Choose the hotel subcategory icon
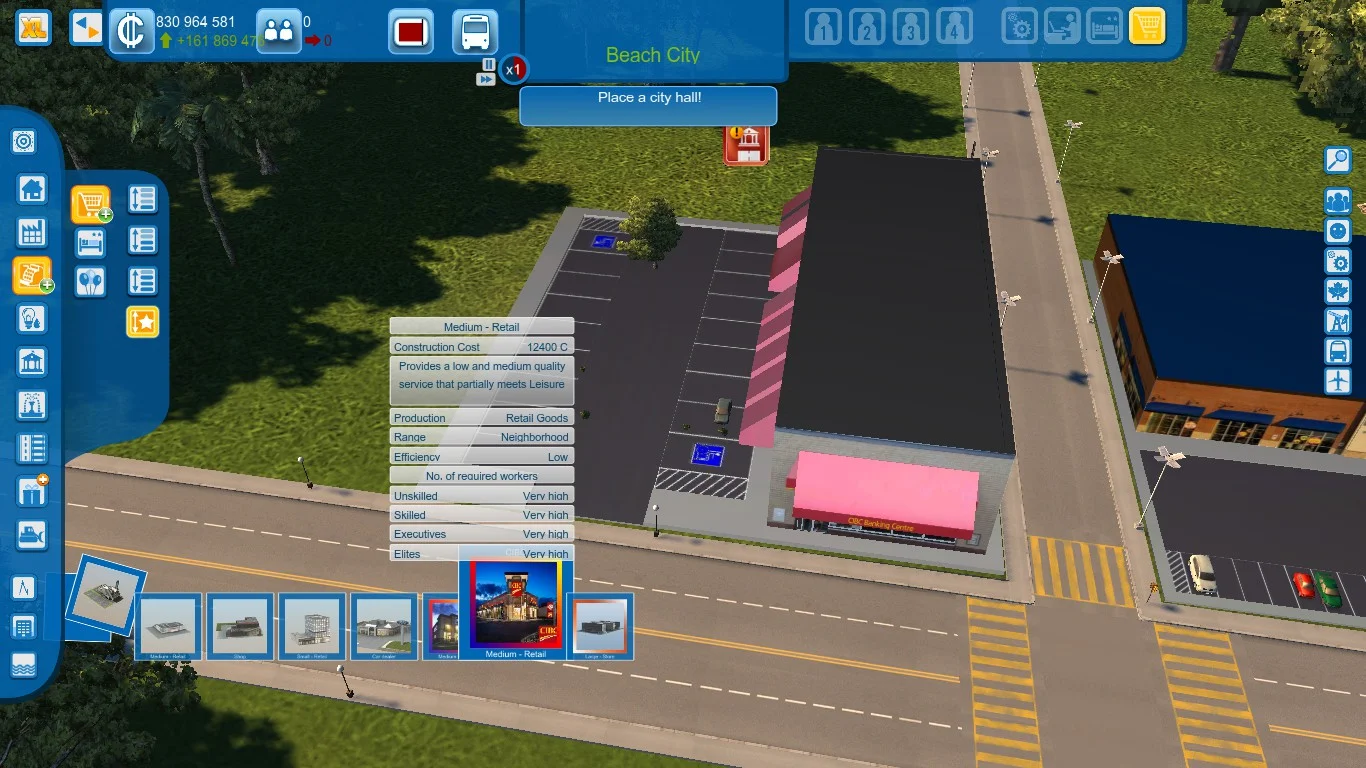Image resolution: width=1366 pixels, height=768 pixels. tap(91, 242)
